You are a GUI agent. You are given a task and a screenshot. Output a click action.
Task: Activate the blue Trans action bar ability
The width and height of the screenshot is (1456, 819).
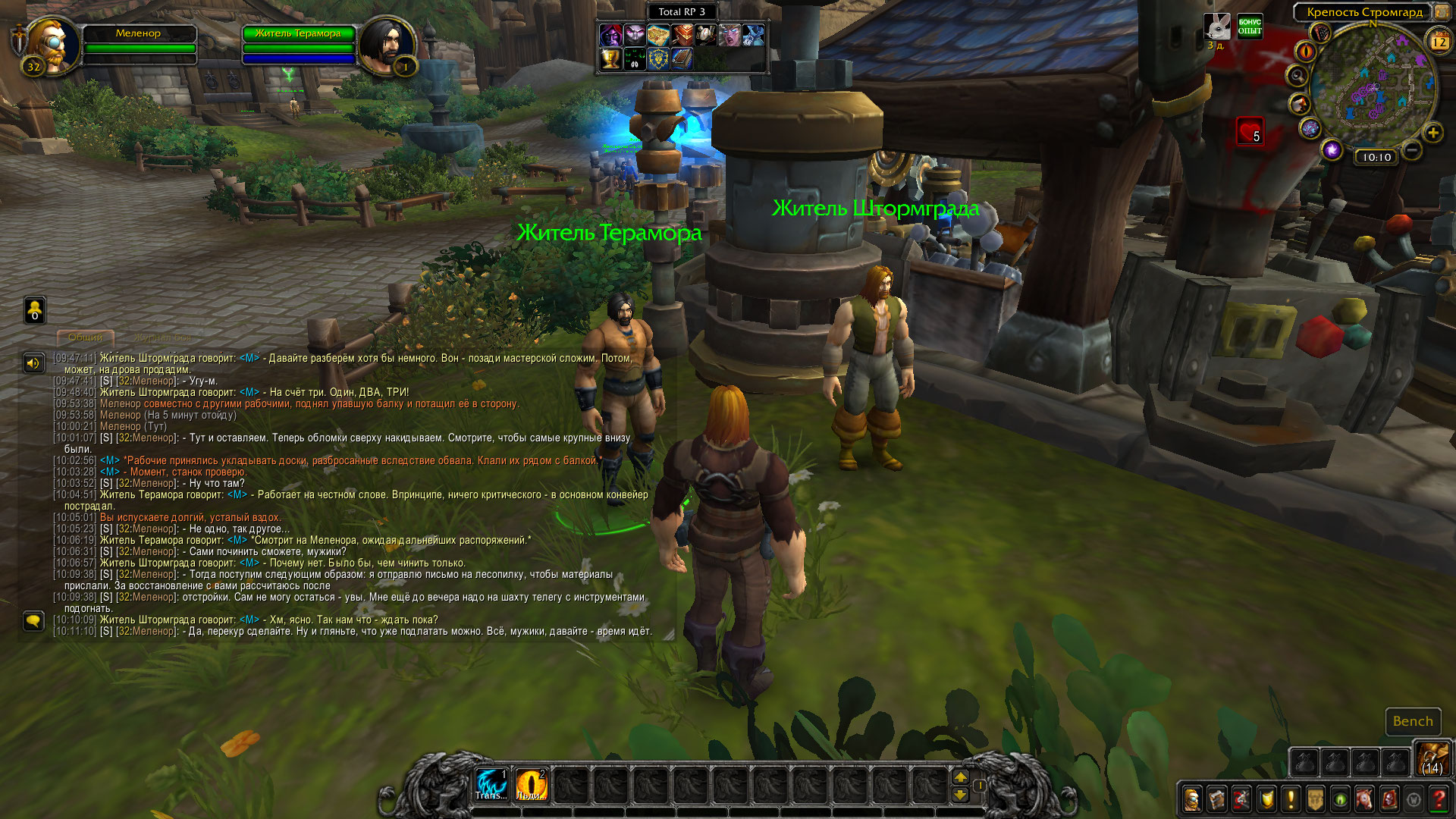coord(491,784)
